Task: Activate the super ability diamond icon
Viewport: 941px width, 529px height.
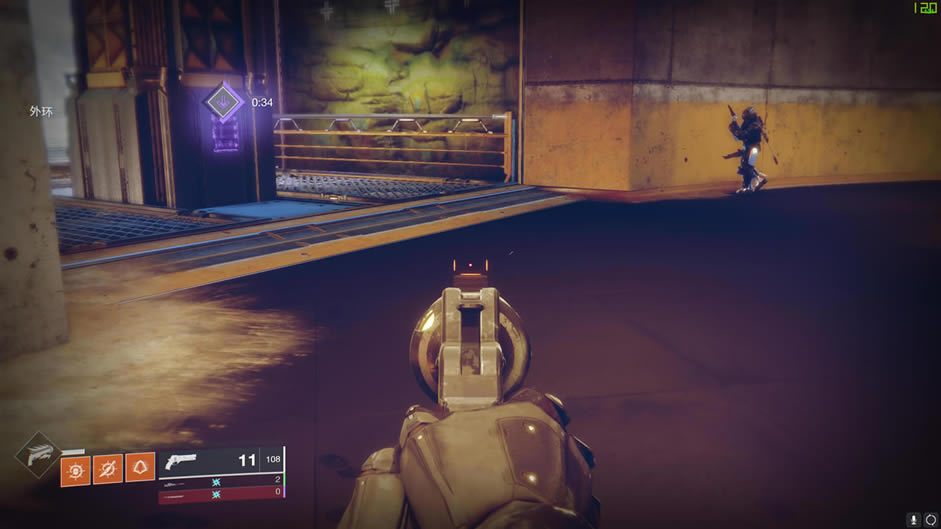Action: [x=39, y=458]
